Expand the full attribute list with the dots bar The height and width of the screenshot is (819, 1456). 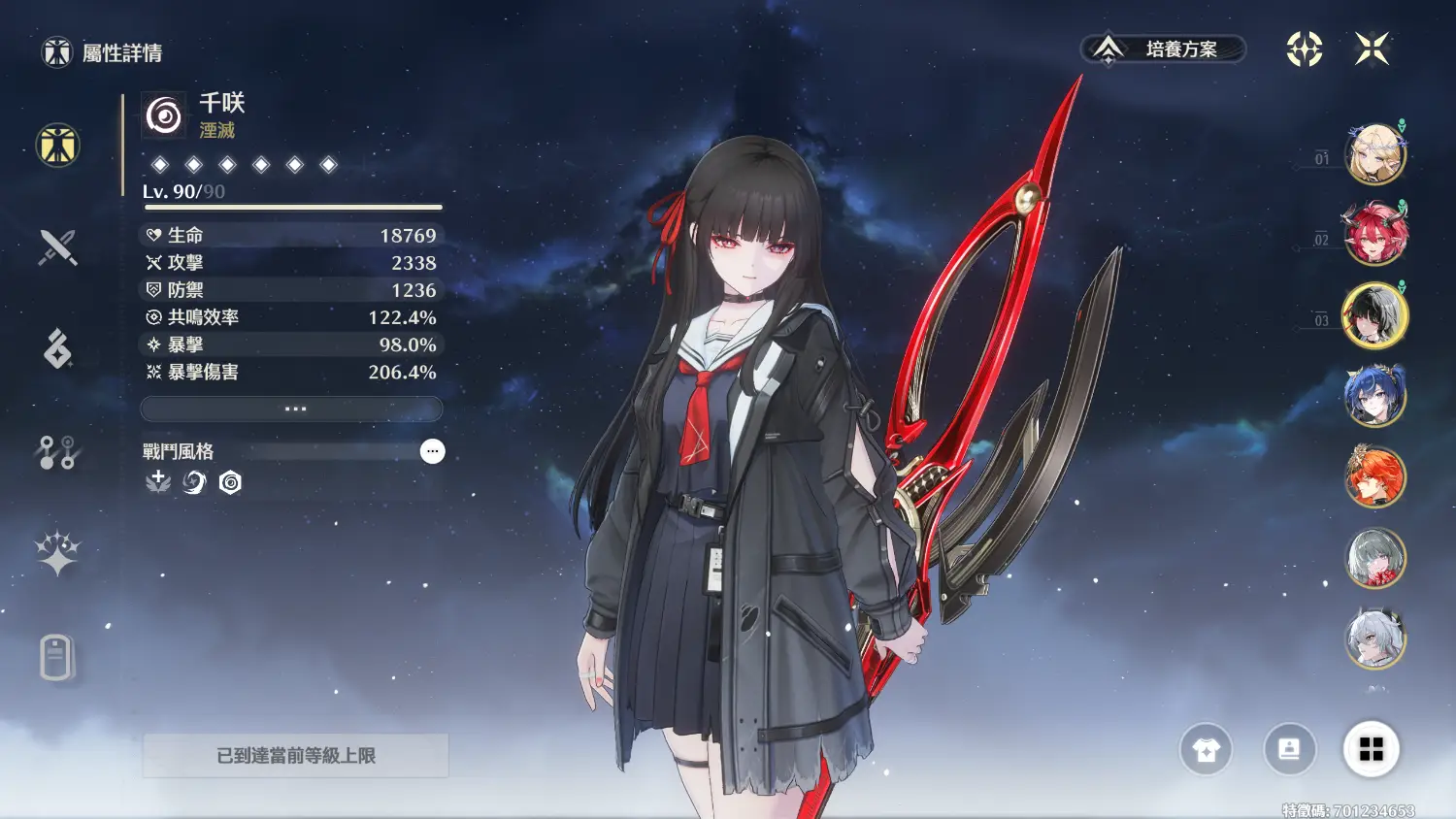tap(292, 409)
